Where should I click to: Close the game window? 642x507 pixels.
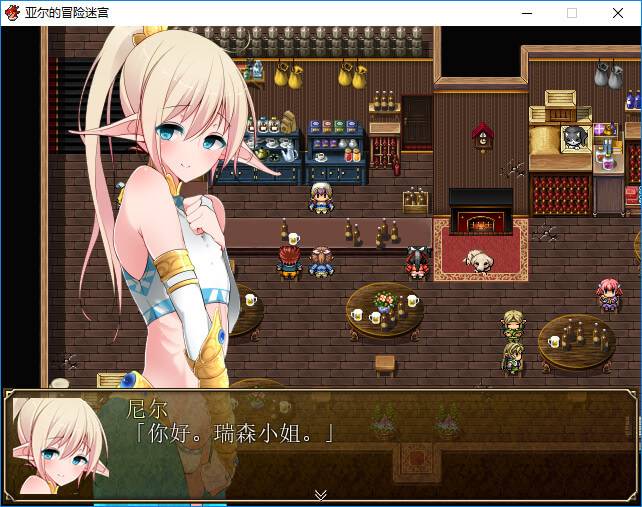(618, 13)
